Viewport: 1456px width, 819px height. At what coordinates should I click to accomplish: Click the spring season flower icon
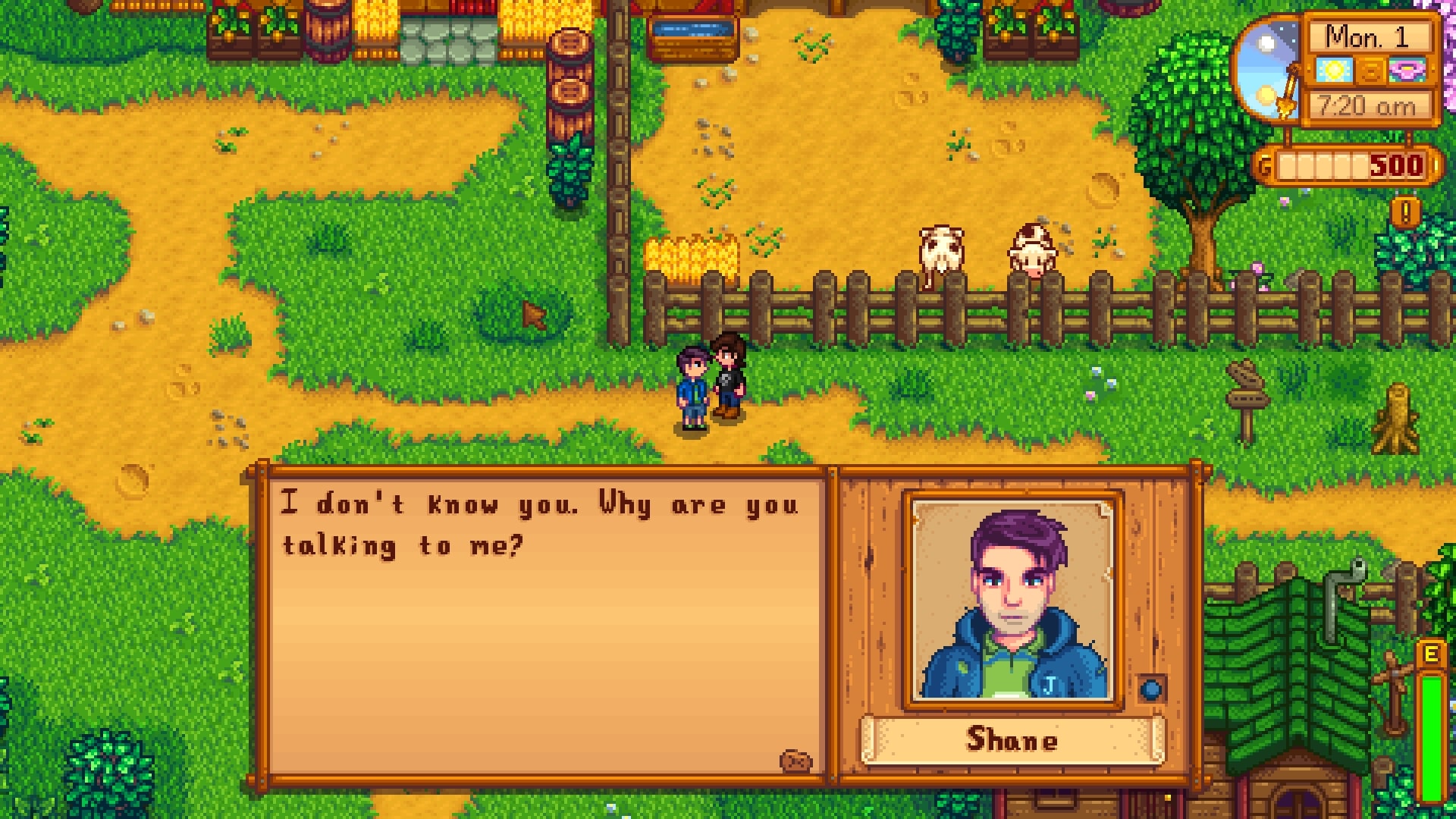point(1406,71)
